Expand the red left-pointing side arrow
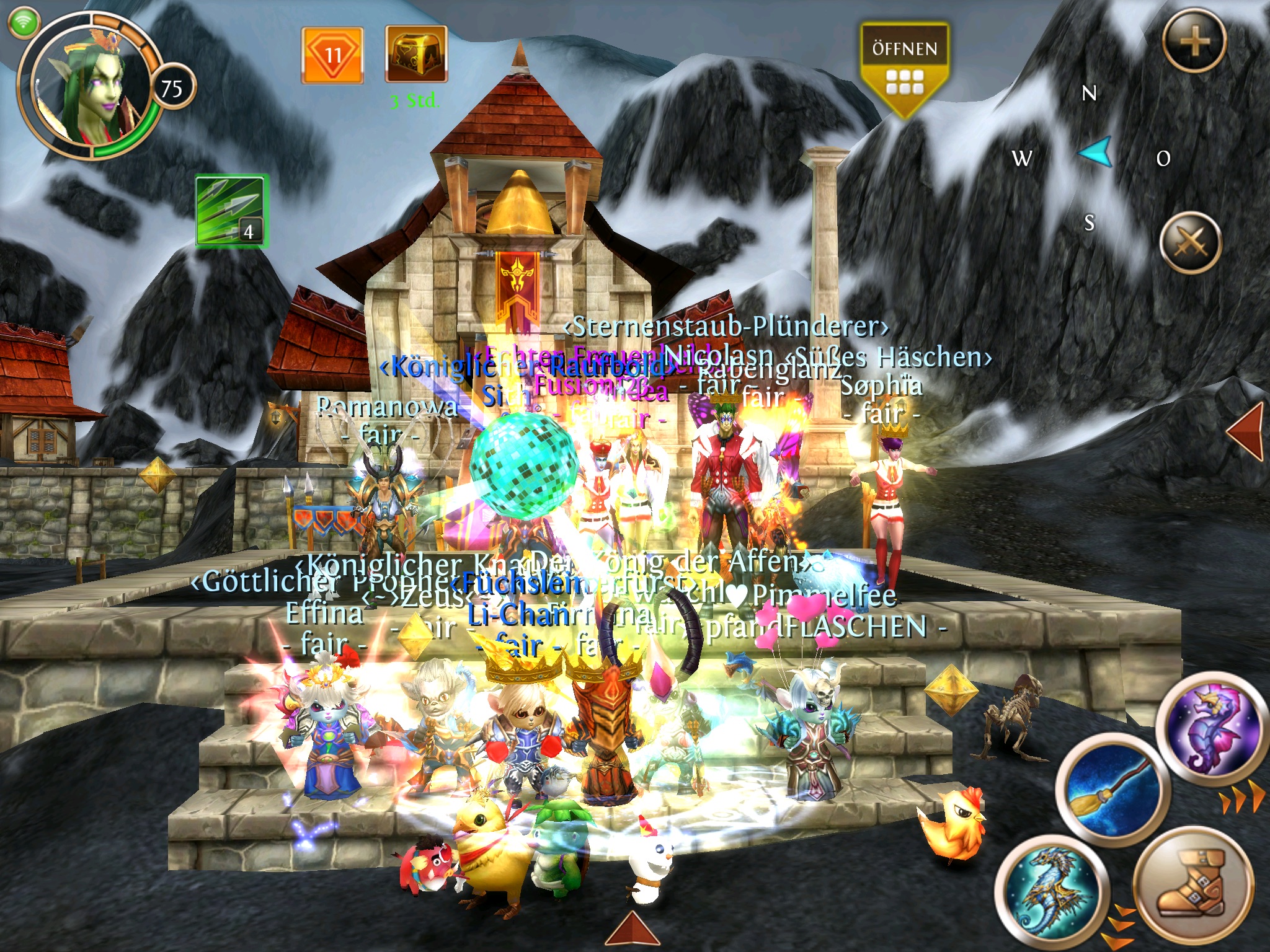This screenshot has width=1270, height=952. 1246,431
